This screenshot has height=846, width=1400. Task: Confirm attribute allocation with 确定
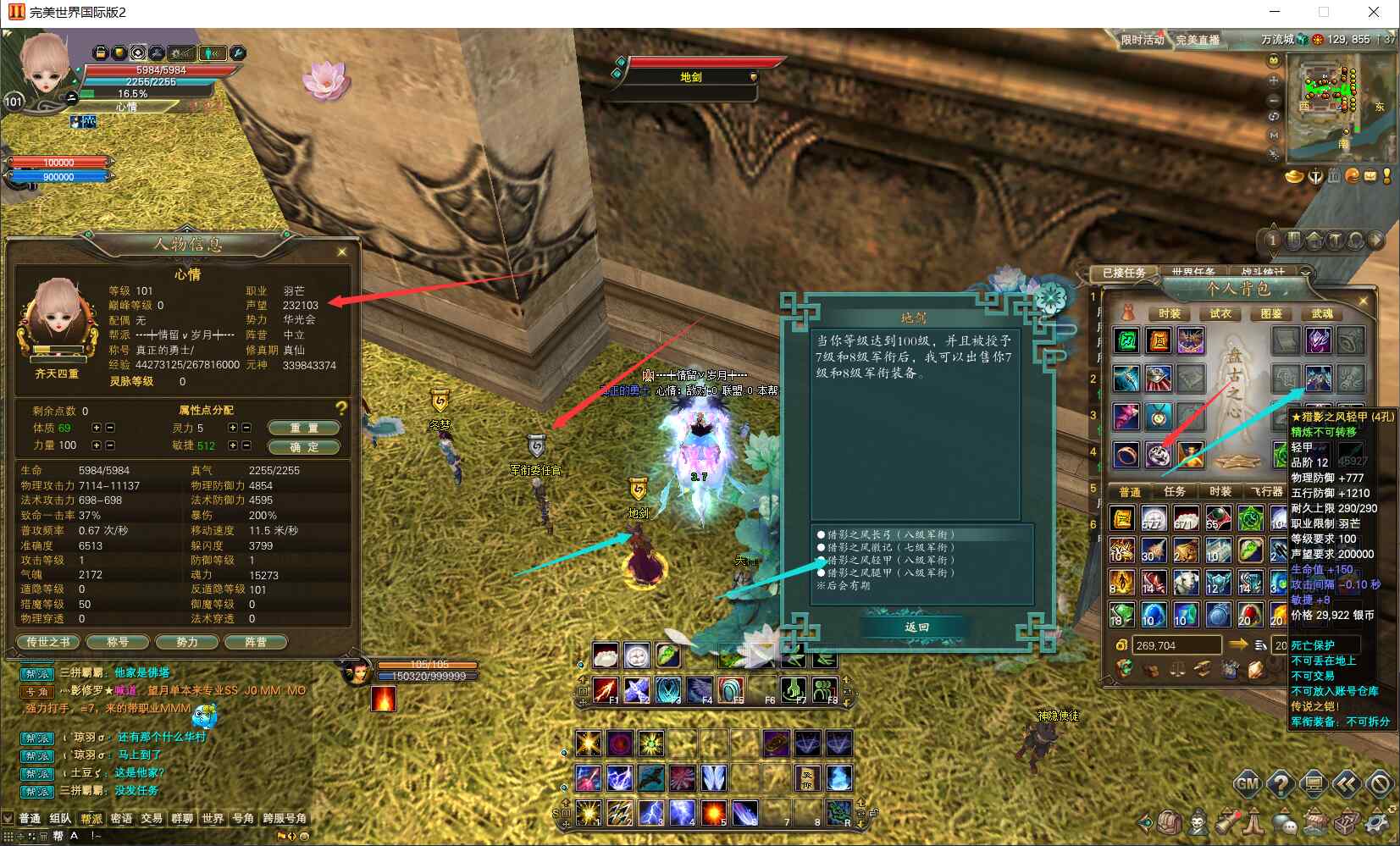[303, 446]
